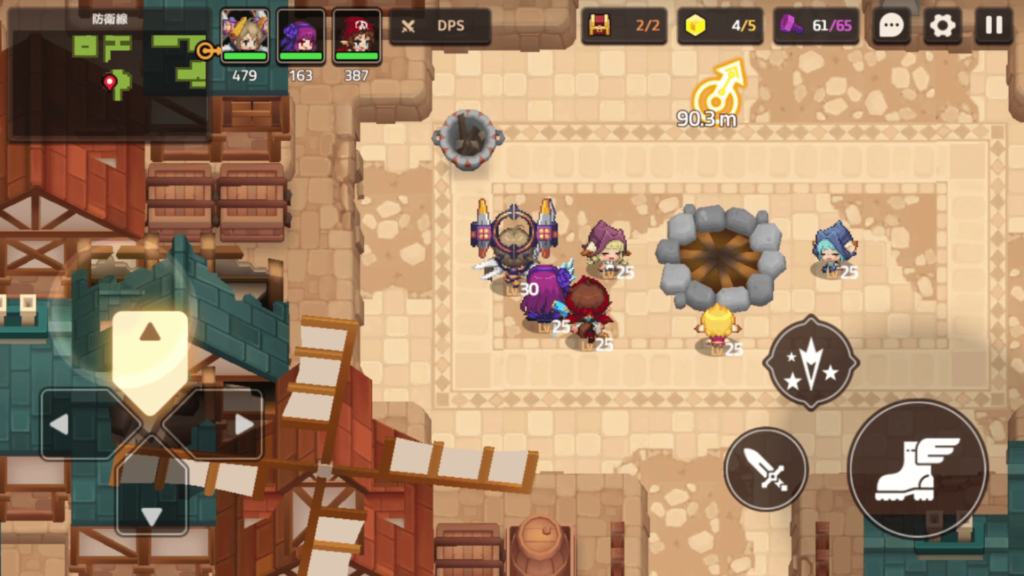This screenshot has height=576, width=1024.
Task: Switch to the purple-haired hero portrait
Action: [x=301, y=37]
